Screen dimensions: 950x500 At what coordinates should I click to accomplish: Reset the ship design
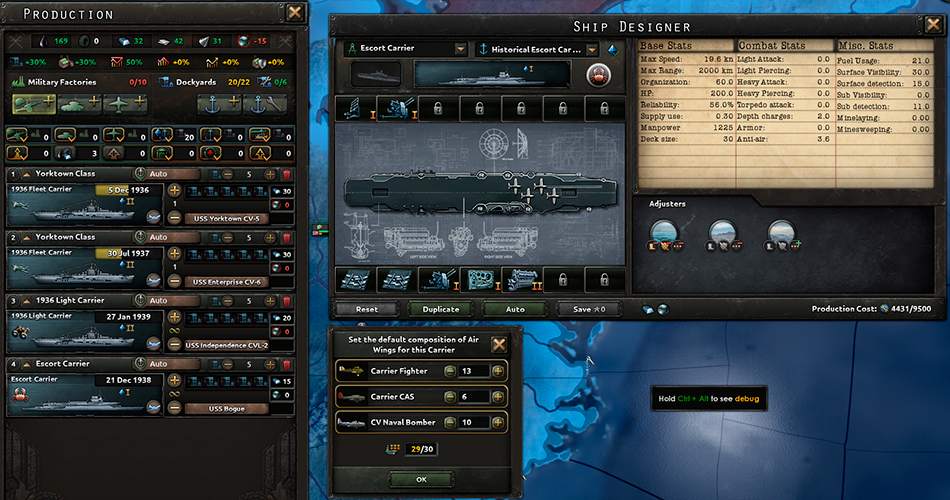(367, 309)
